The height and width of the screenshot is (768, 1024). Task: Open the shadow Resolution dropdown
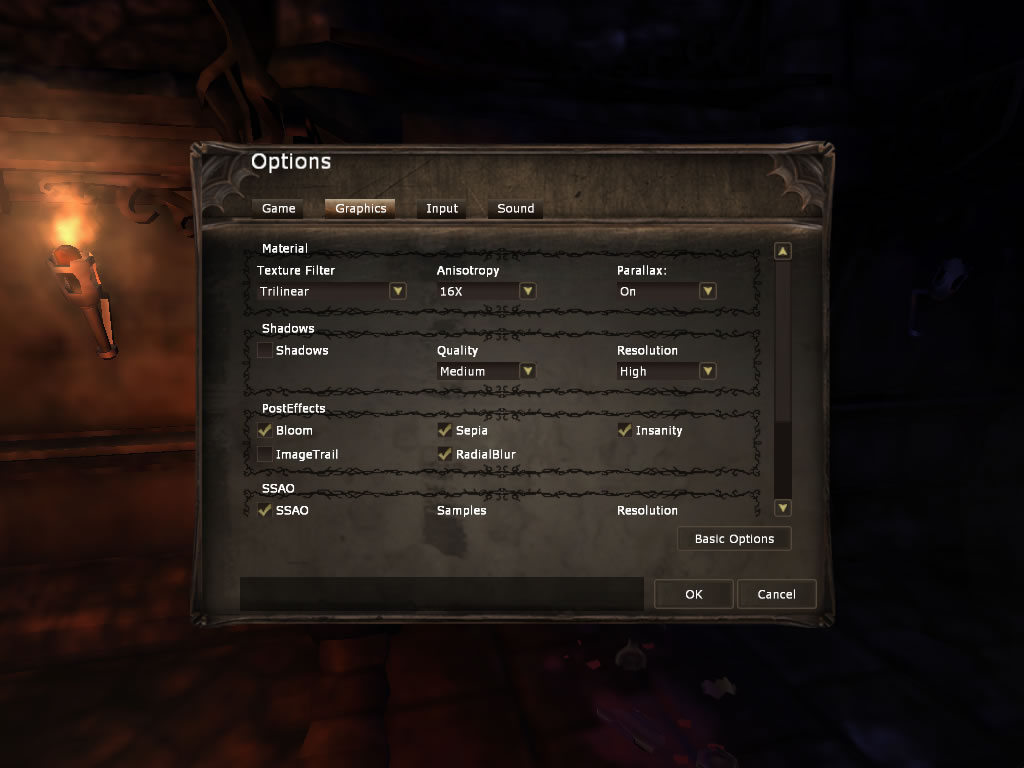(x=707, y=371)
